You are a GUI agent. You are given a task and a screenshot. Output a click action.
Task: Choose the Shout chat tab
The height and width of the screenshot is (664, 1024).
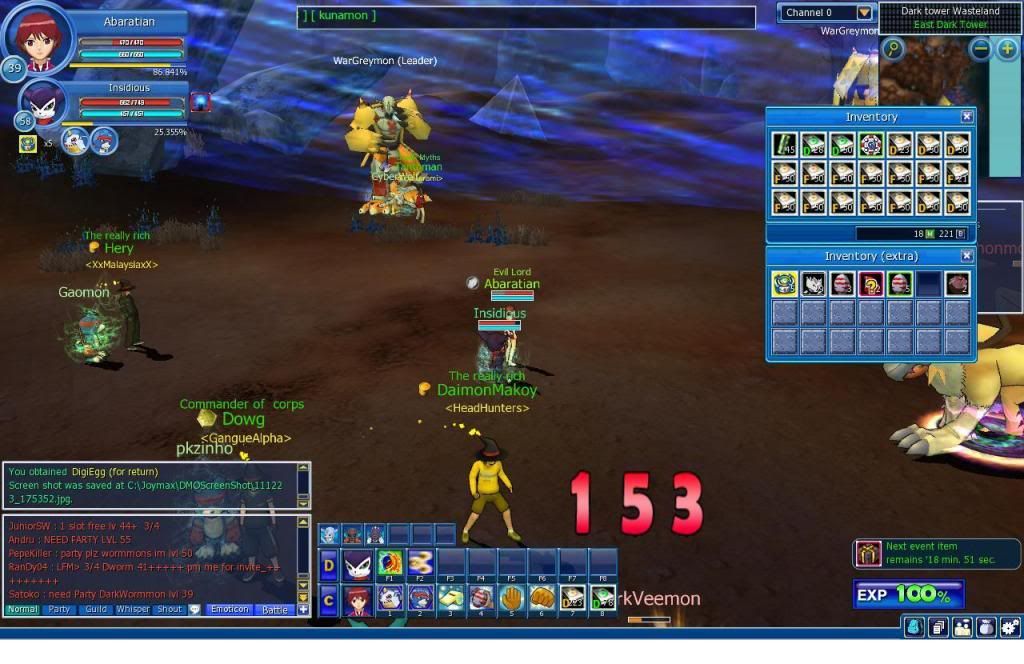point(170,609)
